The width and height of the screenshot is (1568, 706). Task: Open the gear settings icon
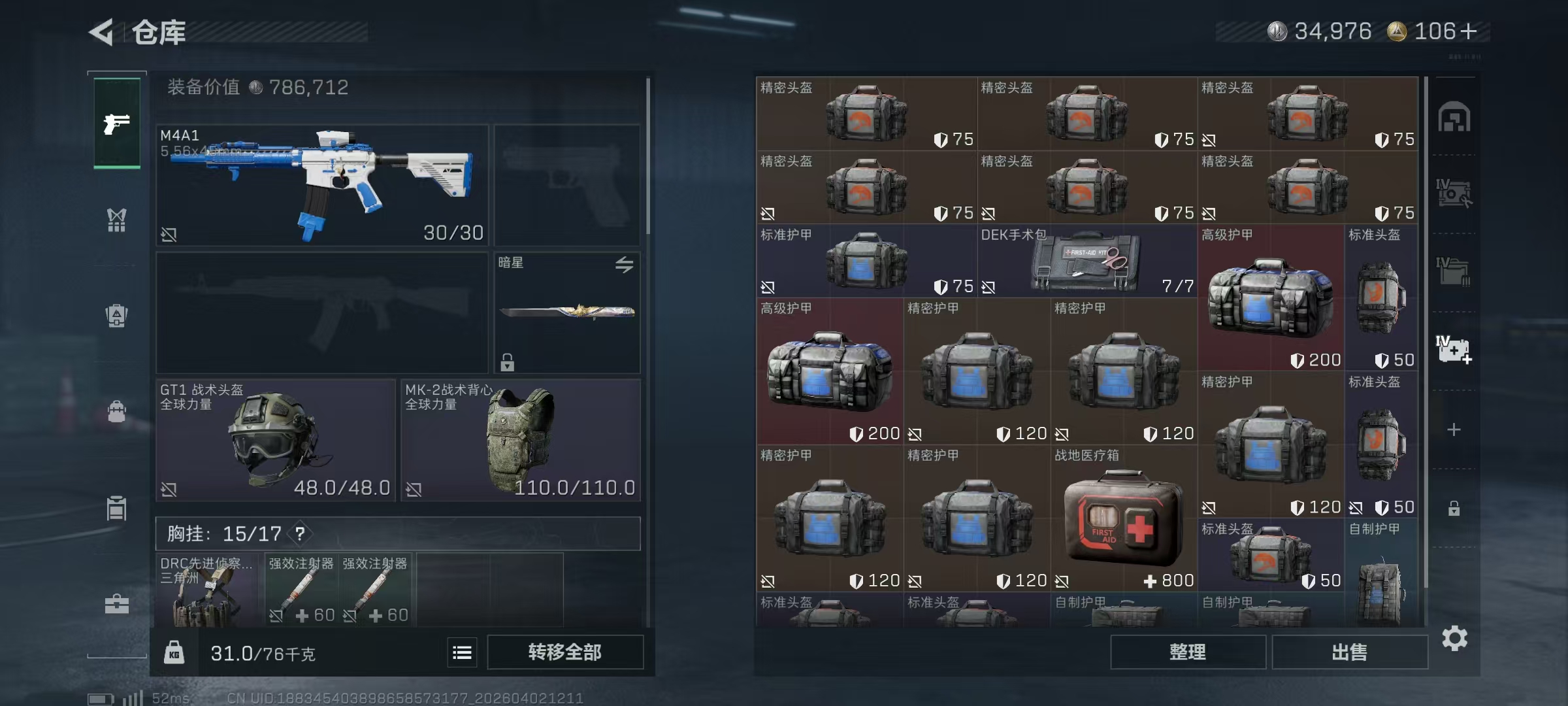tap(1454, 638)
